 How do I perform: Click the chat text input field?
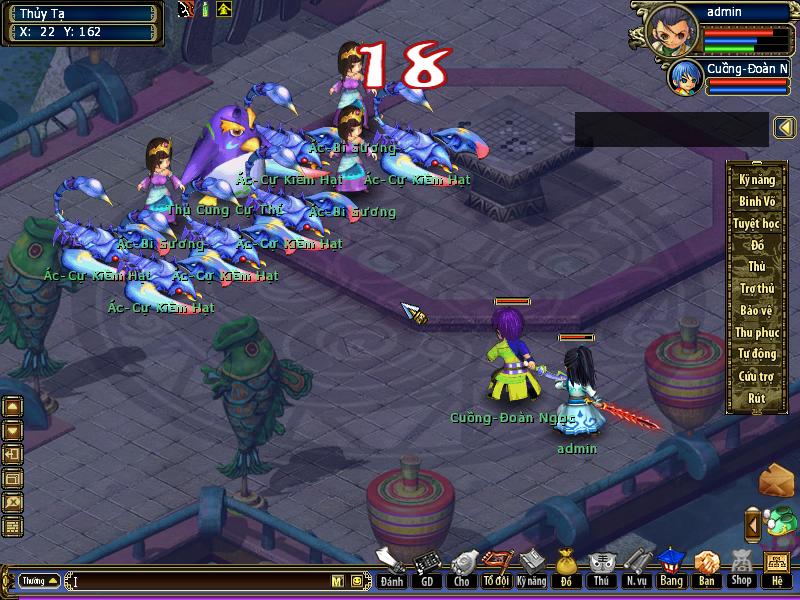pos(200,581)
